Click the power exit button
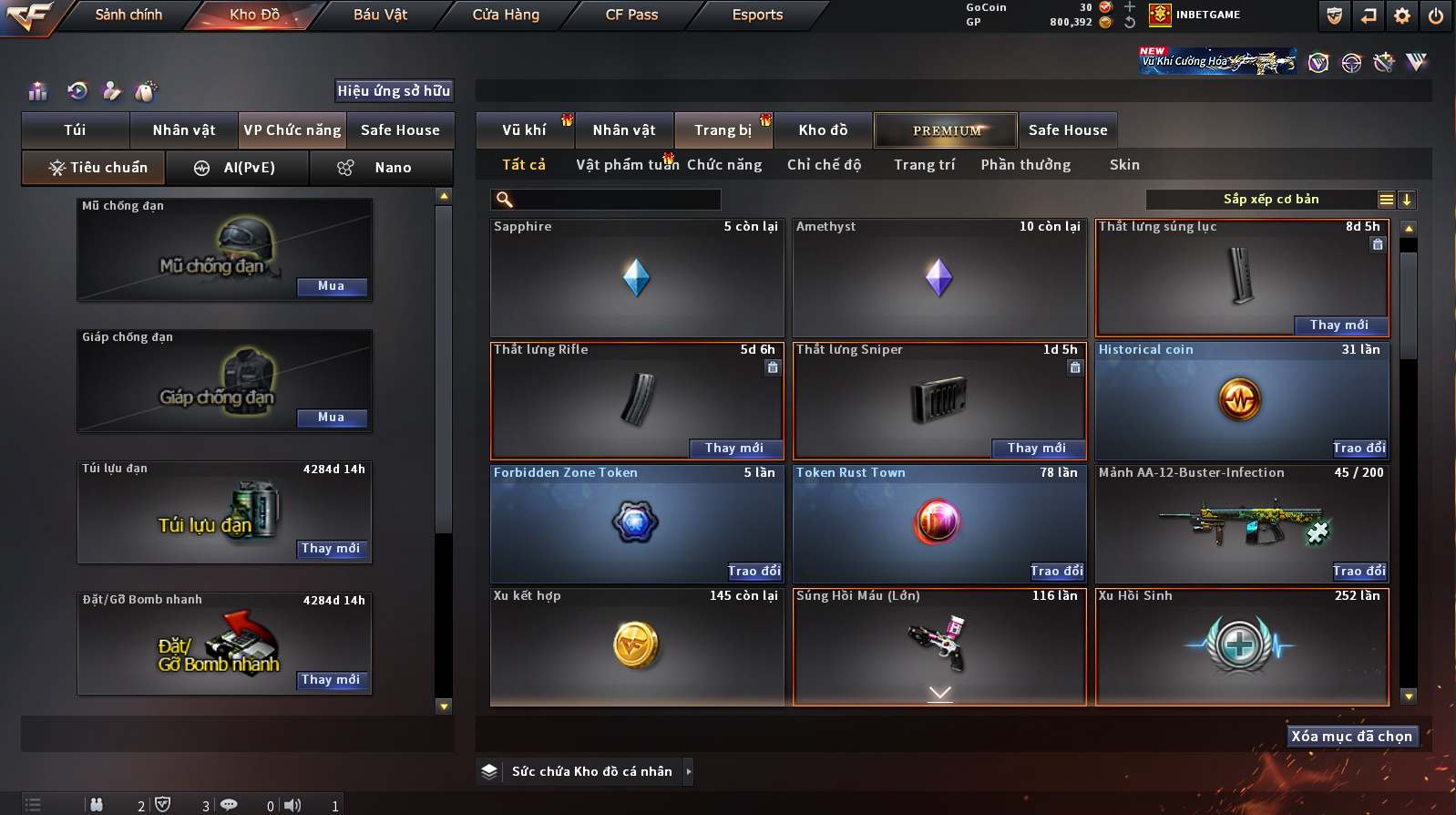Image resolution: width=1456 pixels, height=815 pixels. pyautogui.click(x=1435, y=15)
